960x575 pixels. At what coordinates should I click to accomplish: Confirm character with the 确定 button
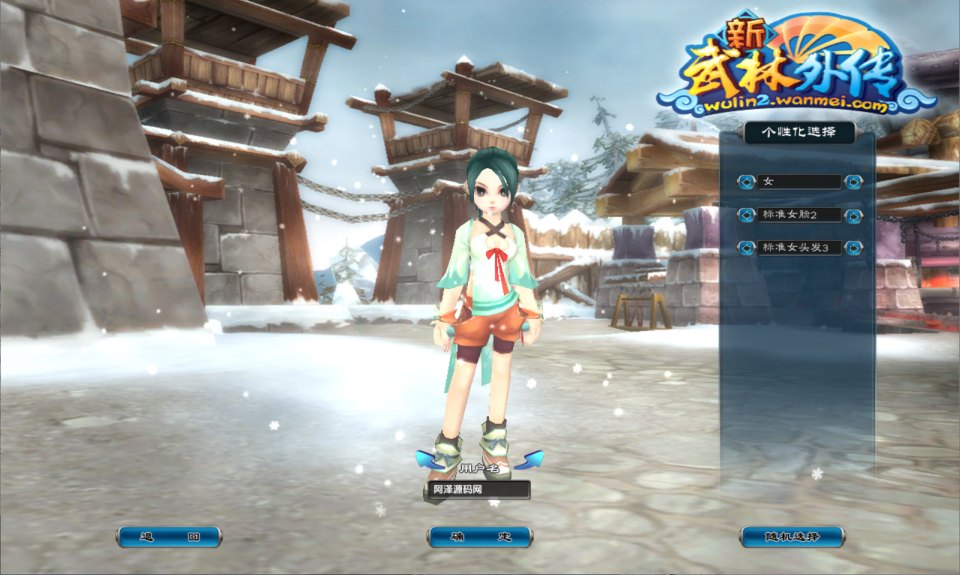point(480,537)
